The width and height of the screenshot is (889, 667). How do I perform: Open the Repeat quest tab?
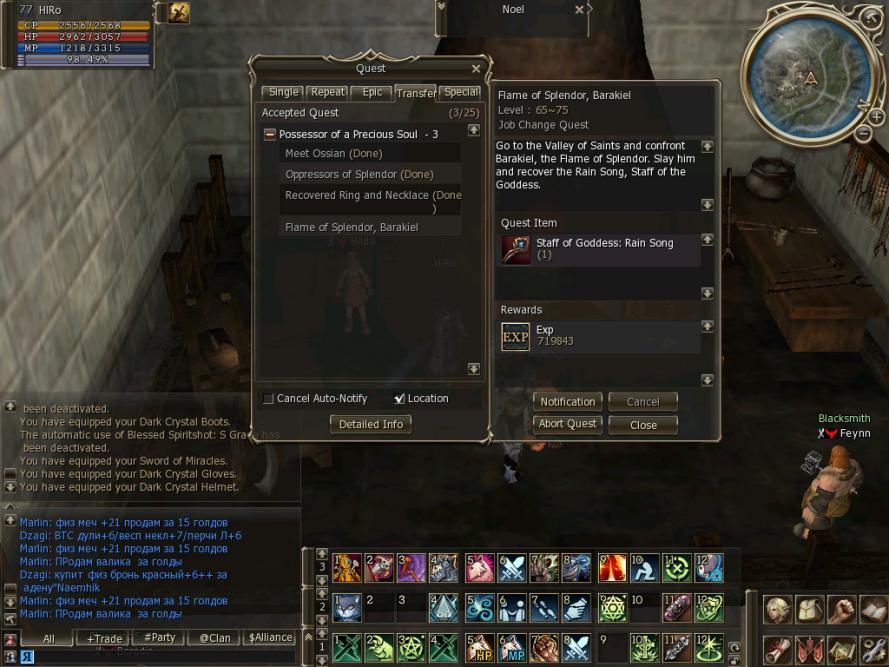coord(327,92)
